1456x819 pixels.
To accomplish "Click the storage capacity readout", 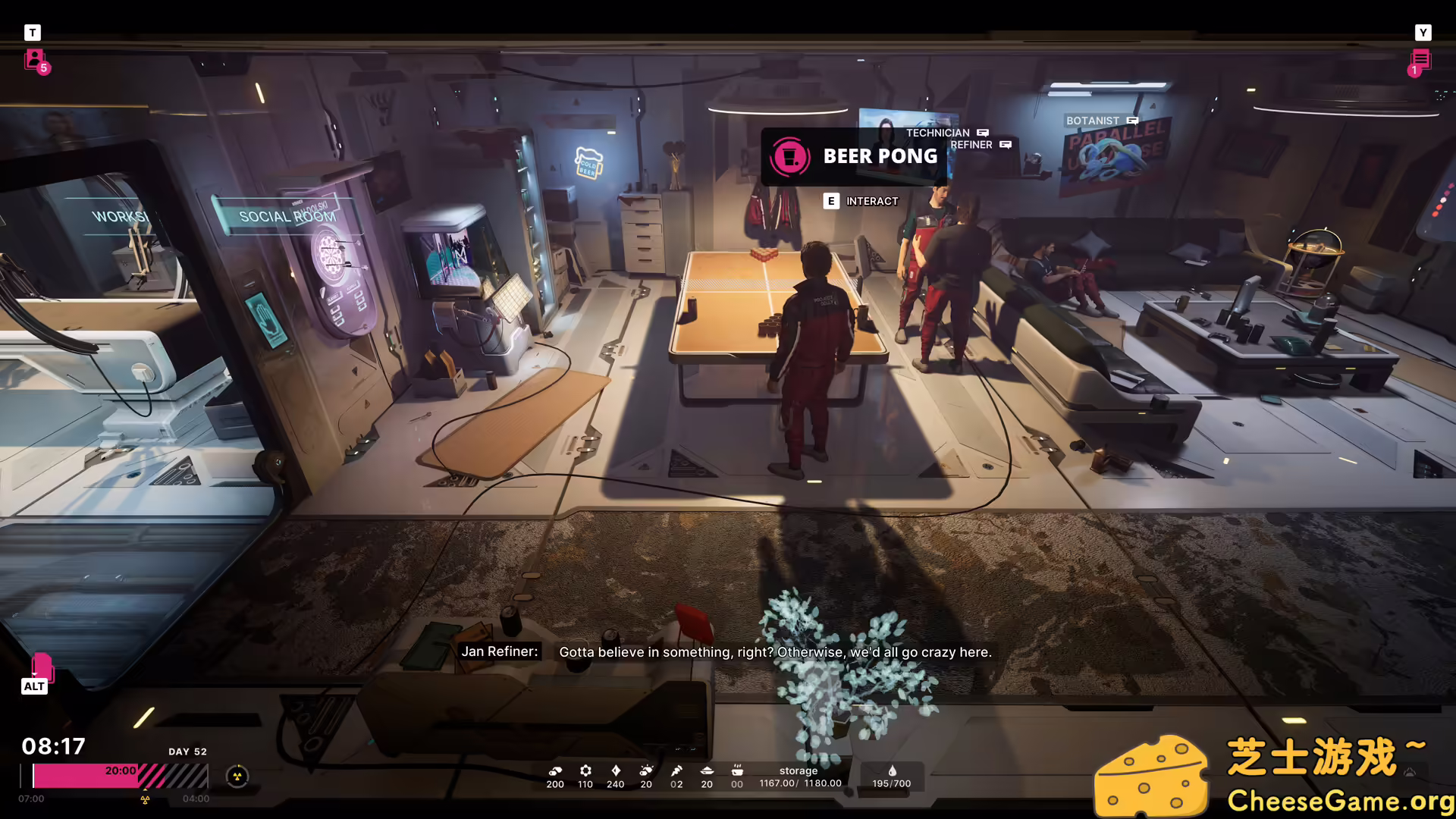I will click(800, 777).
